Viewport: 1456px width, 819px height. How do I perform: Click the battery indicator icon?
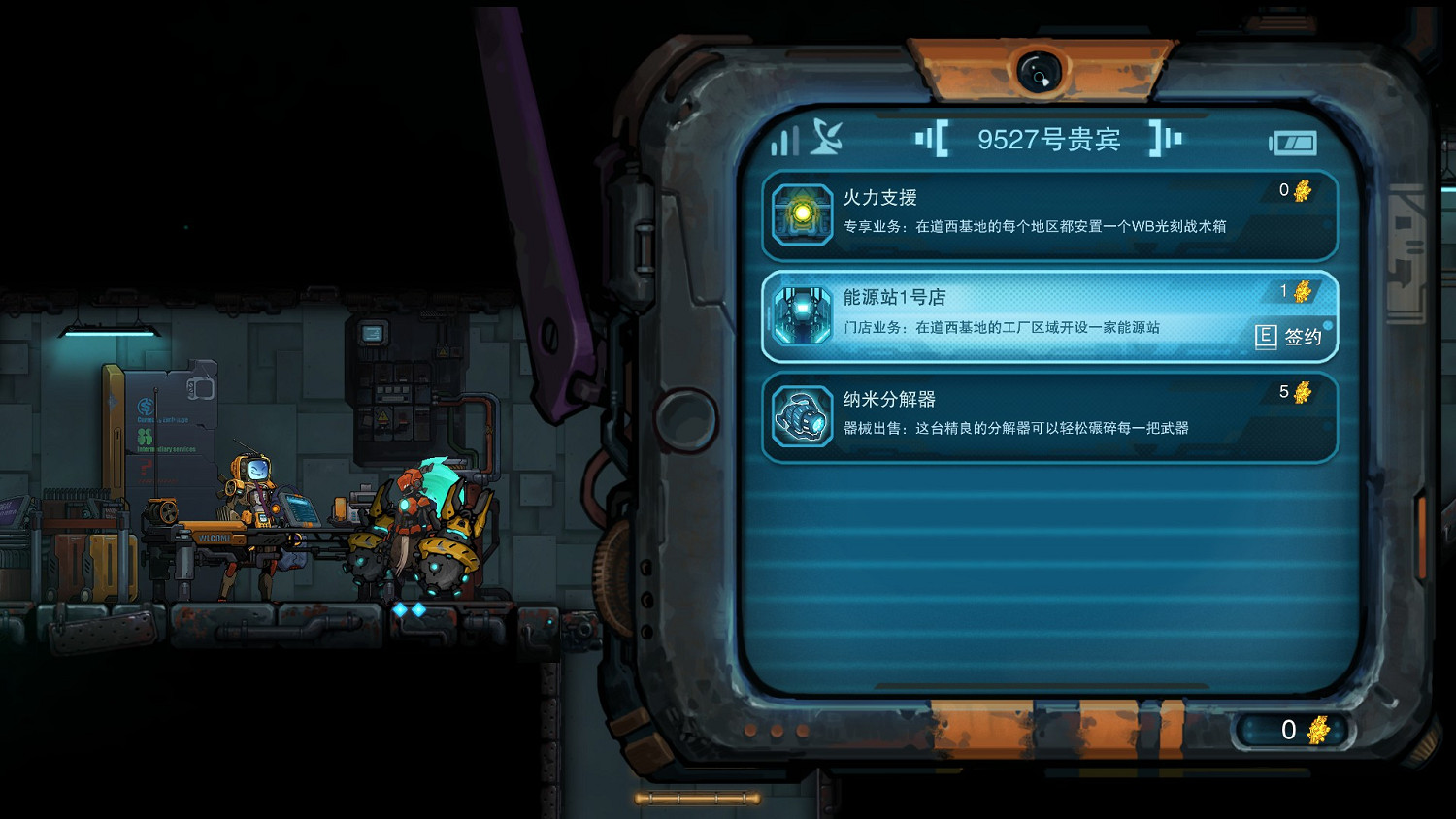[1294, 143]
